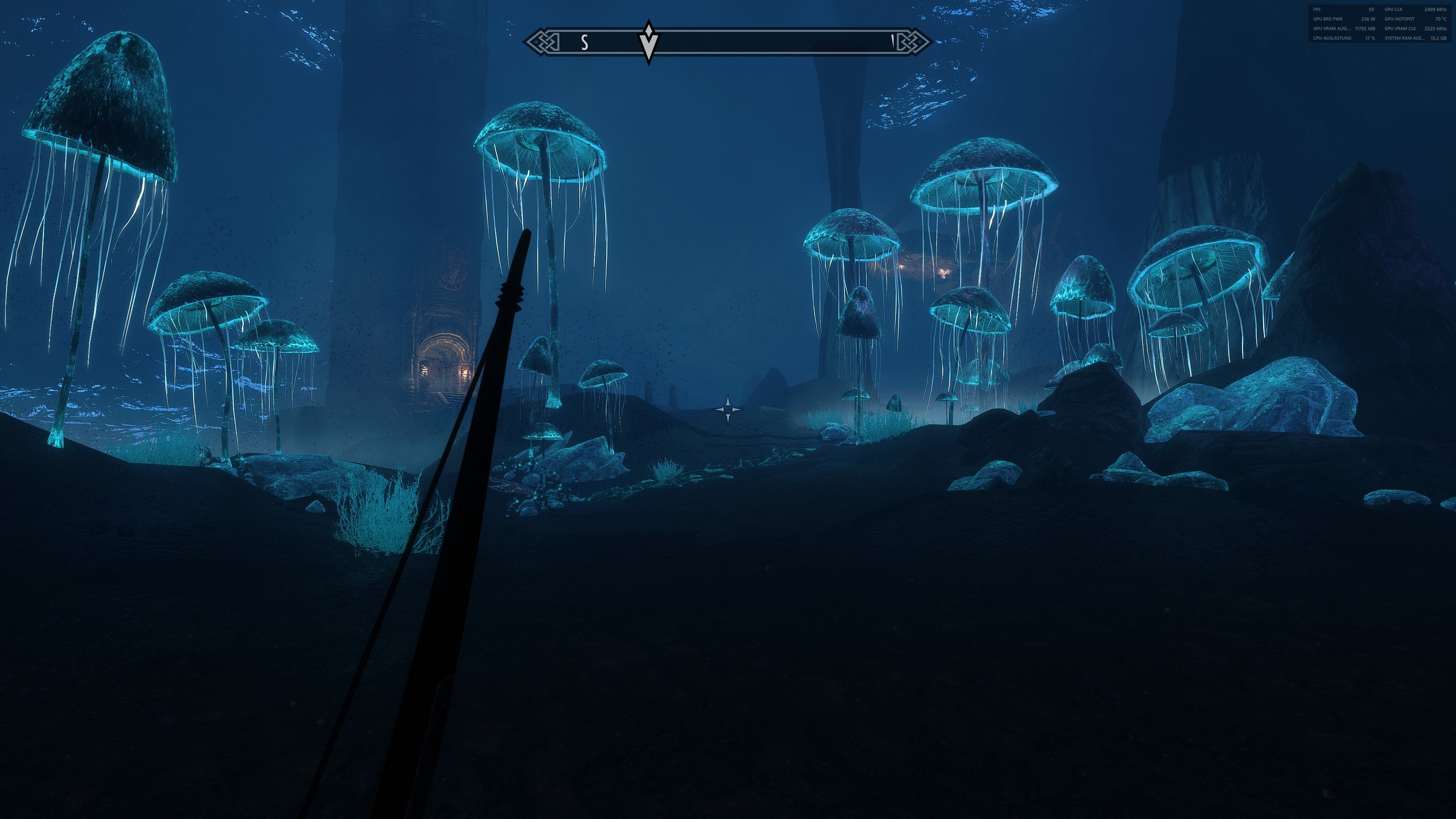Select the S heading on the compass bar

(585, 42)
